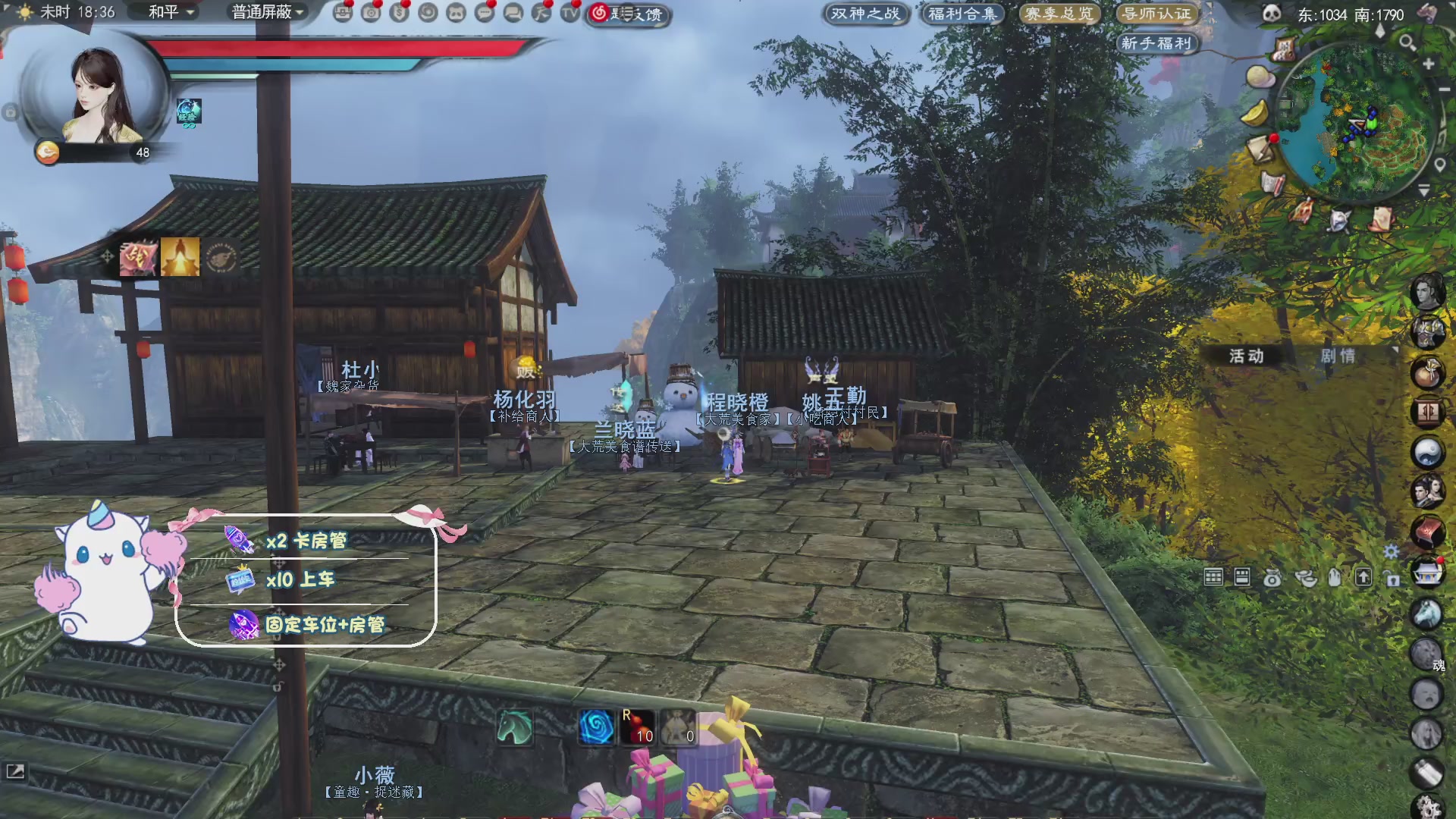1456x819 pixels.
Task: Open the 双神之战 event button
Action: pos(865,14)
